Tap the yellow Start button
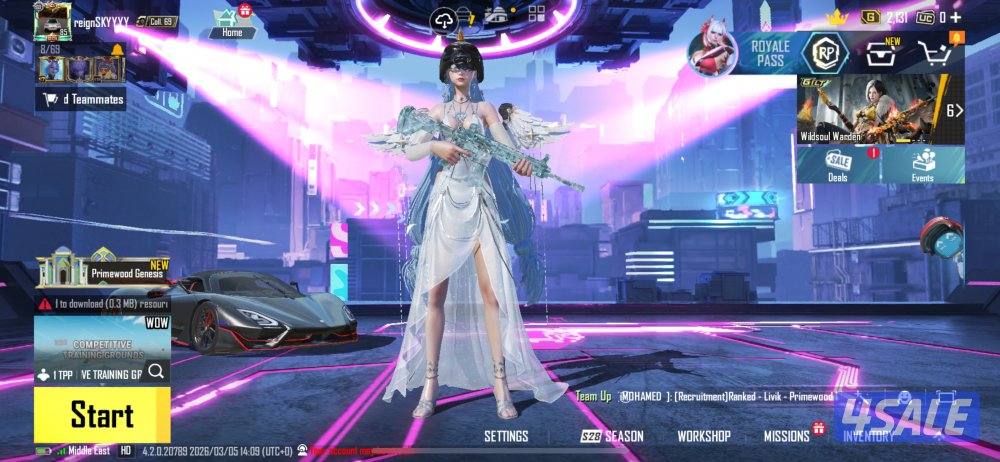 click(x=101, y=415)
